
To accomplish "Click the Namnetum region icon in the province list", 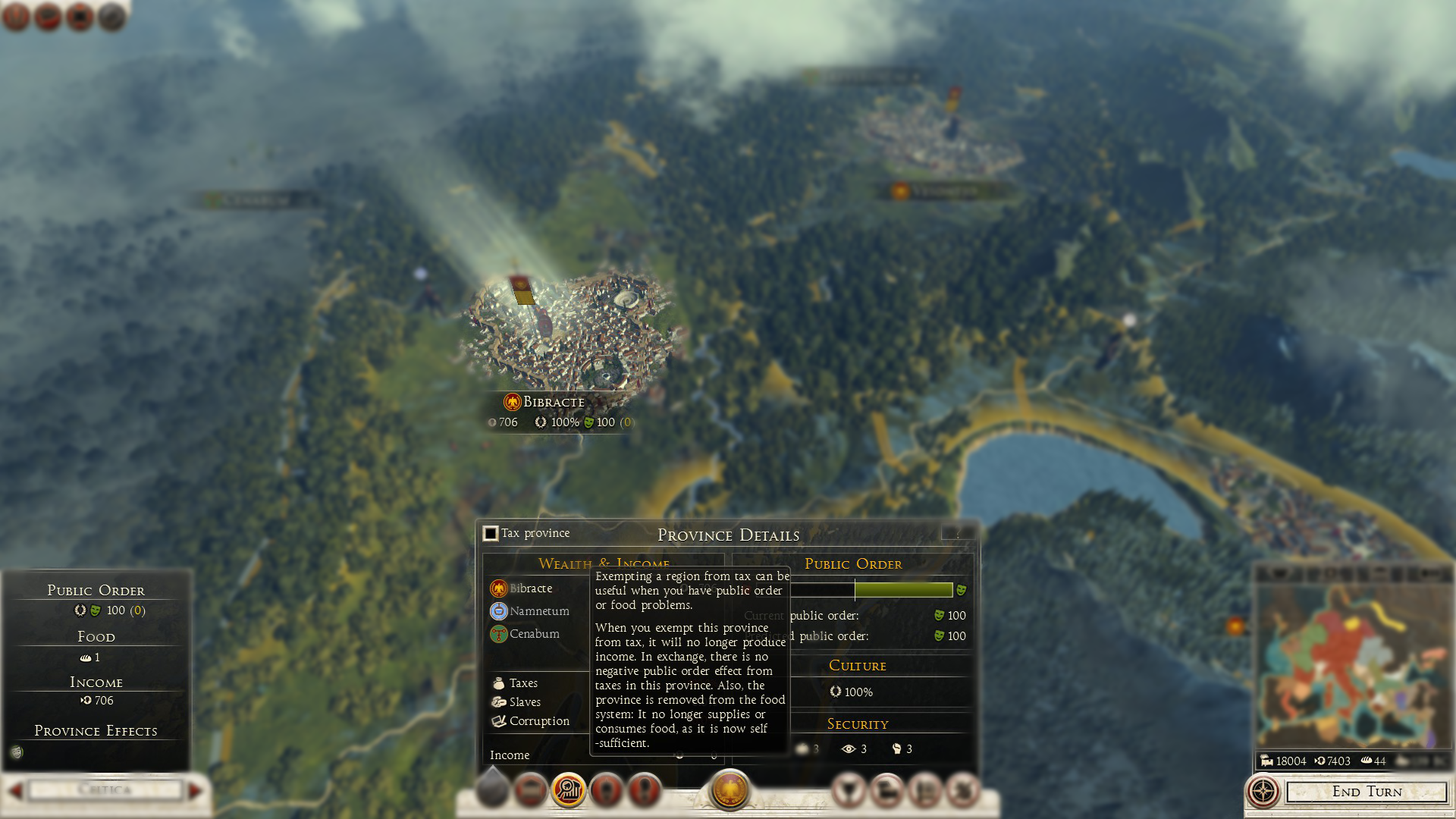I will point(499,611).
